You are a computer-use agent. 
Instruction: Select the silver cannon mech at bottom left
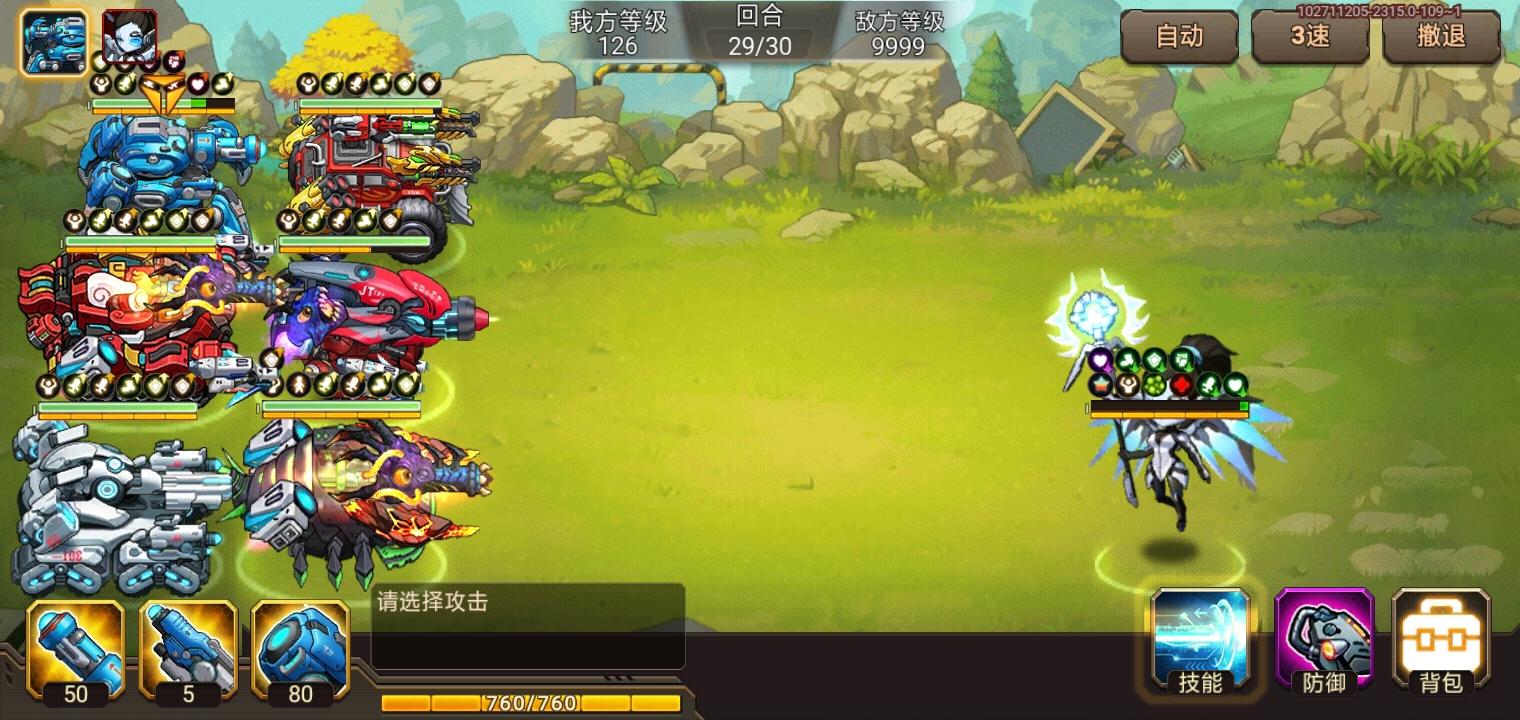[x=110, y=500]
